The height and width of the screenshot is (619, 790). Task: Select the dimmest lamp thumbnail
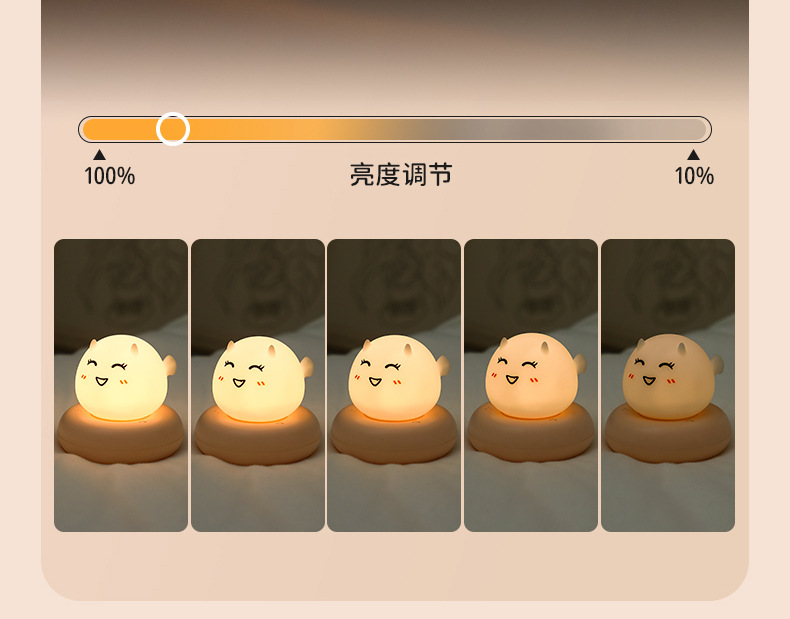point(667,385)
